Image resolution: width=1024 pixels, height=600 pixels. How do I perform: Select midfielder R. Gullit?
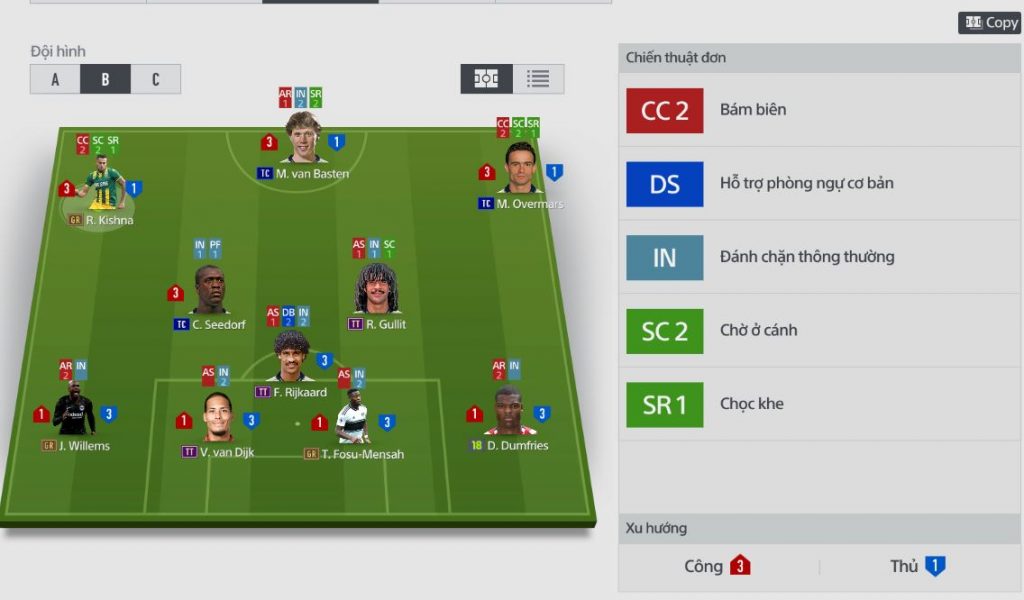377,291
